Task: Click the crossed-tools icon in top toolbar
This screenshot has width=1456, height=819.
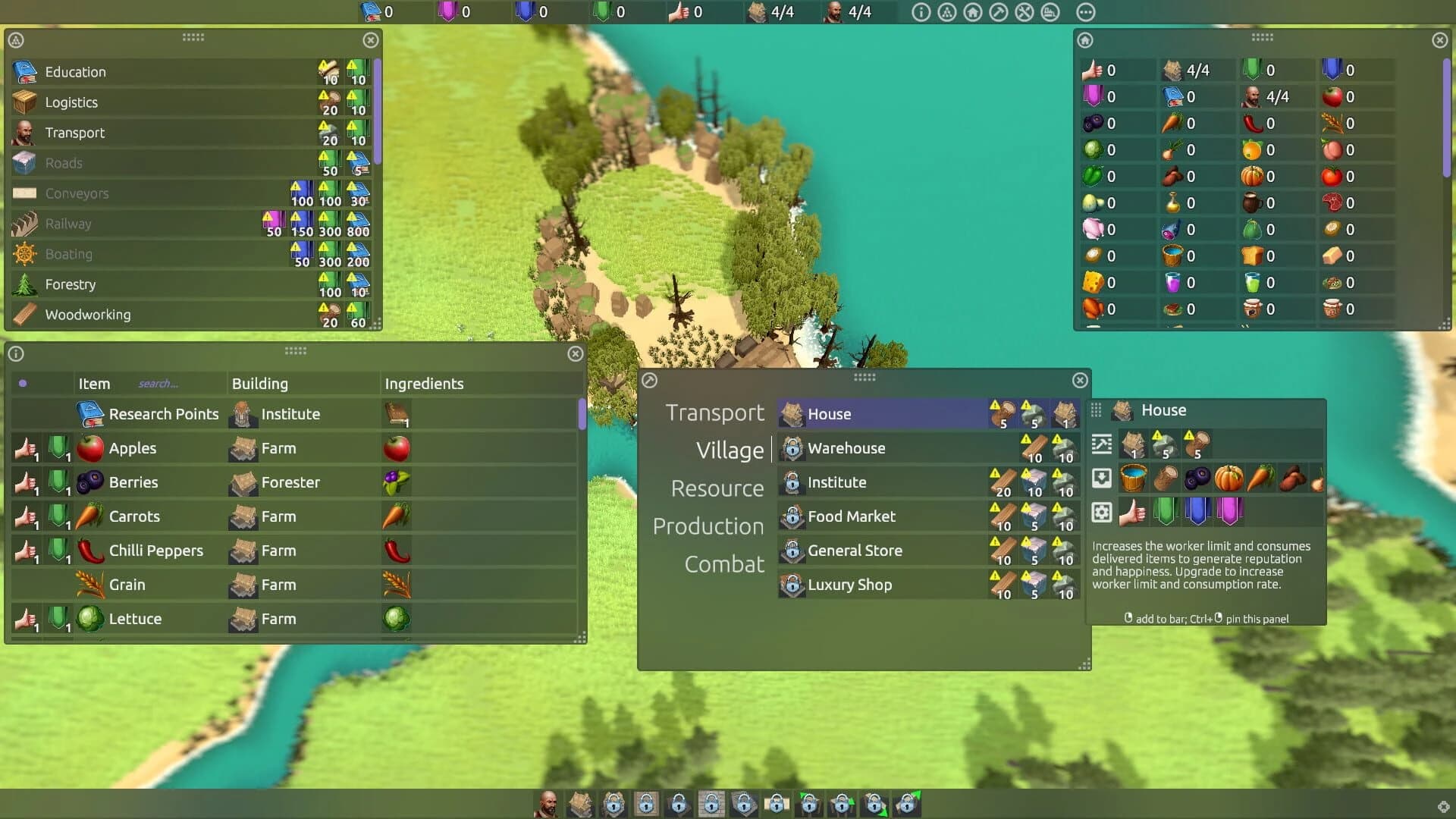Action: [1025, 12]
